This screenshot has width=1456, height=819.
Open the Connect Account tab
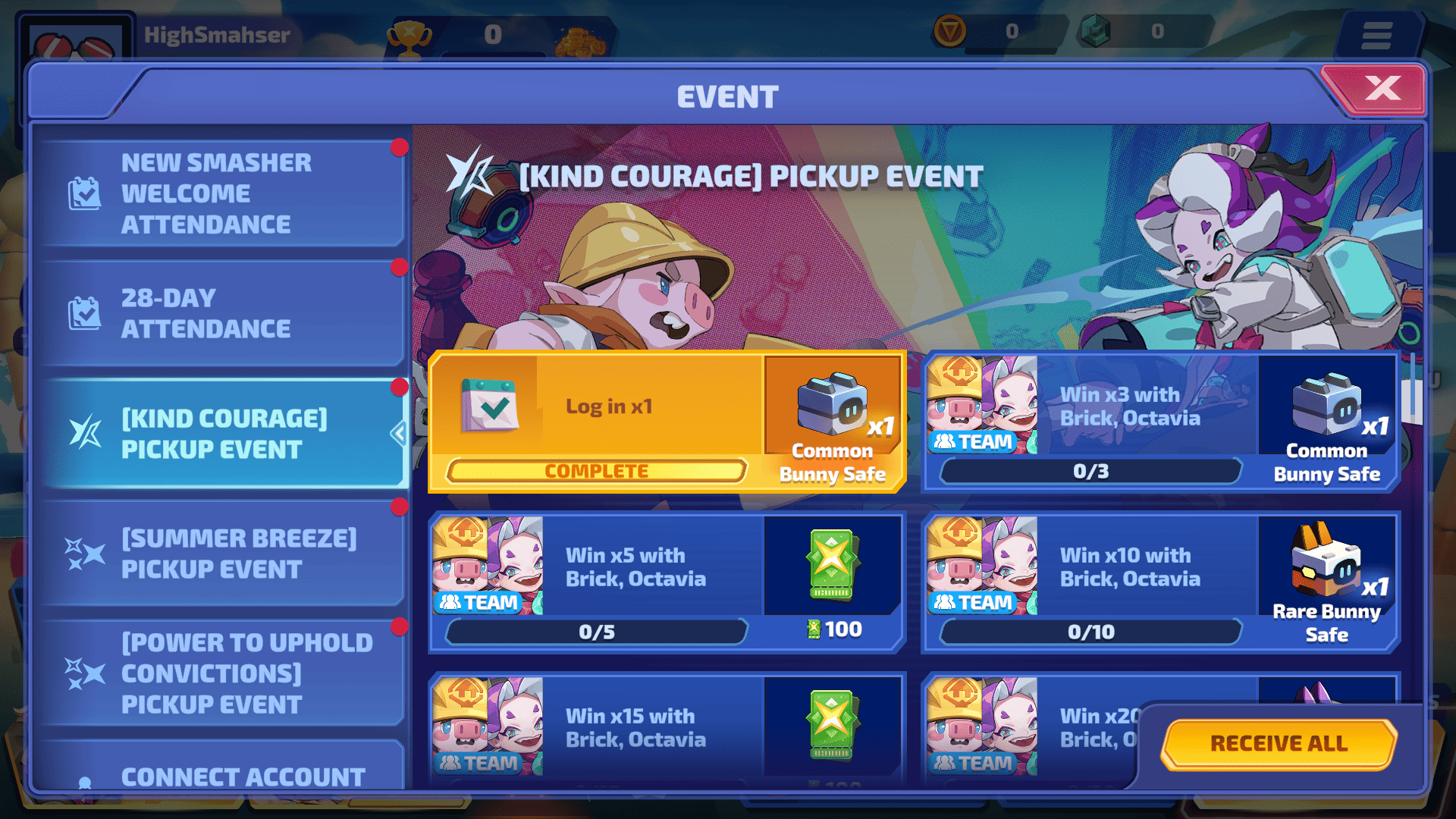pyautogui.click(x=220, y=773)
